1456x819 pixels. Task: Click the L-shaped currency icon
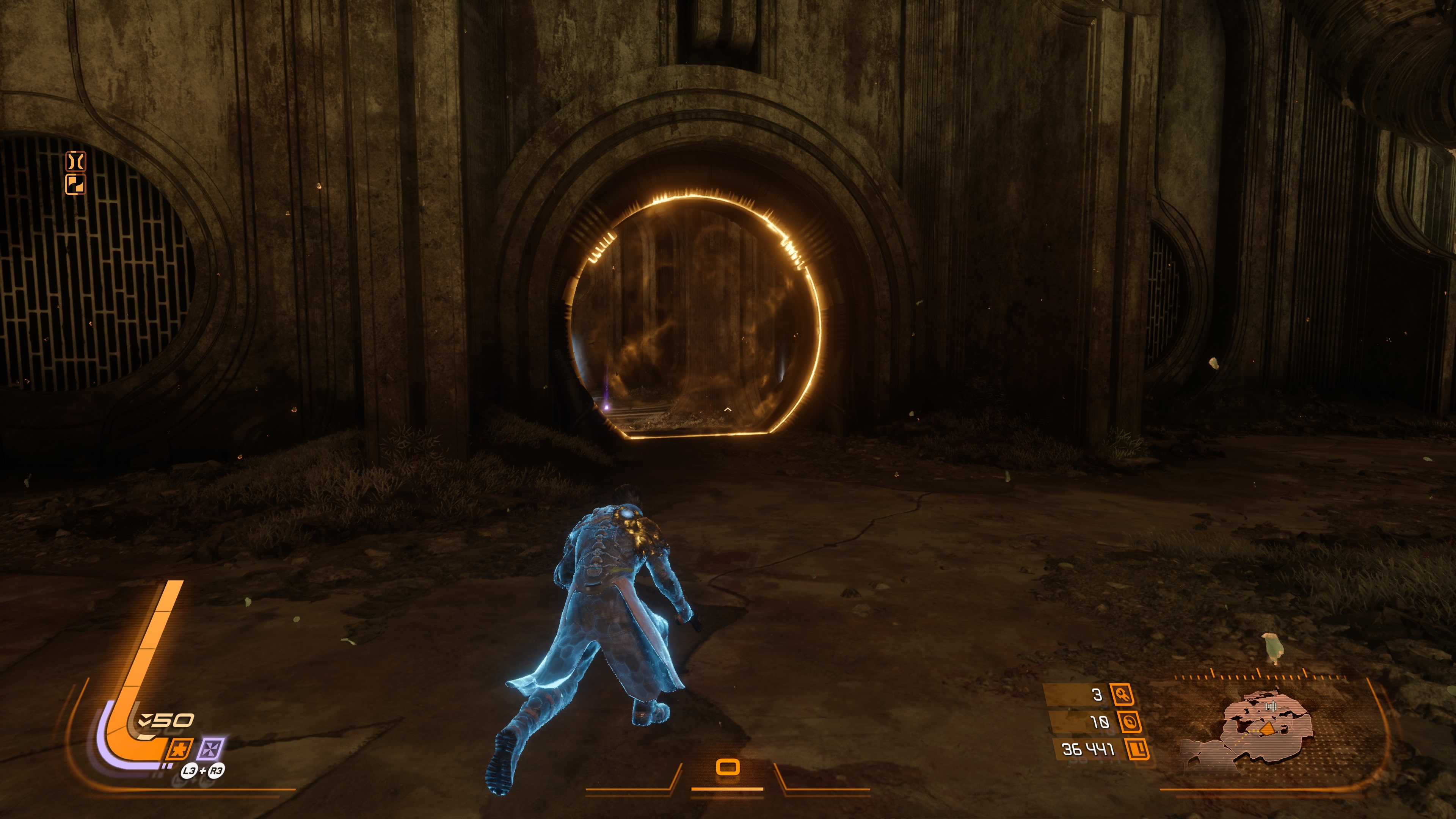tap(1137, 750)
